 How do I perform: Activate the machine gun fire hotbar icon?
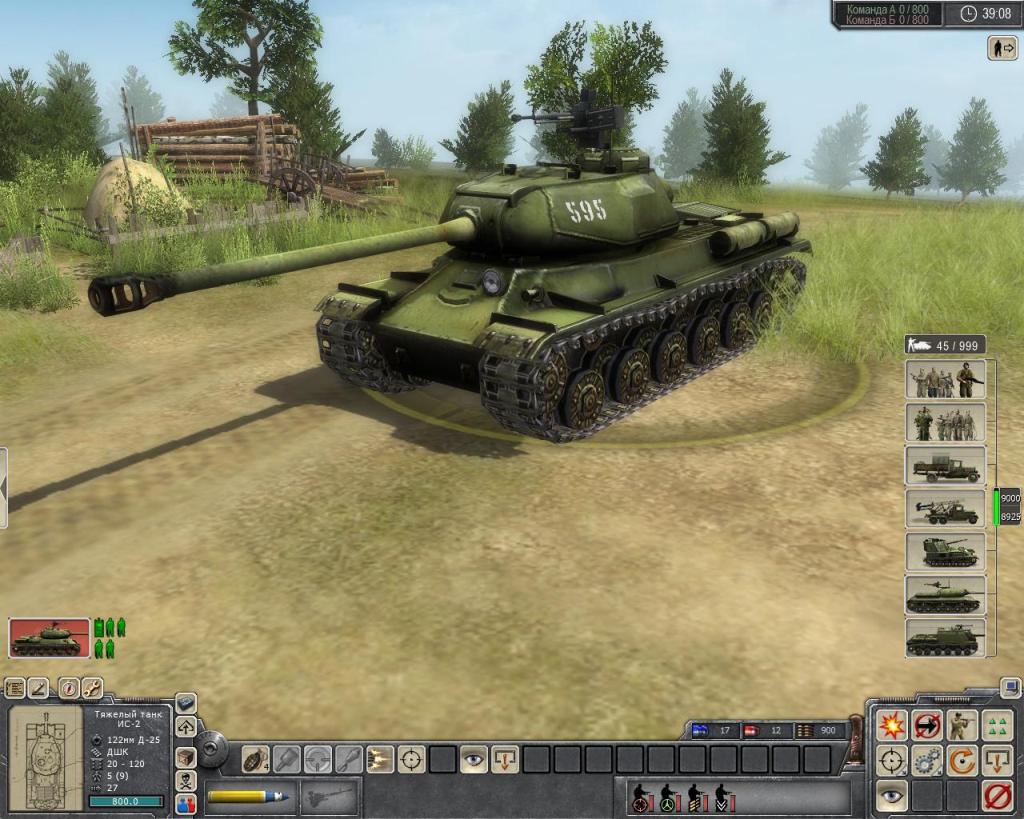(380, 760)
